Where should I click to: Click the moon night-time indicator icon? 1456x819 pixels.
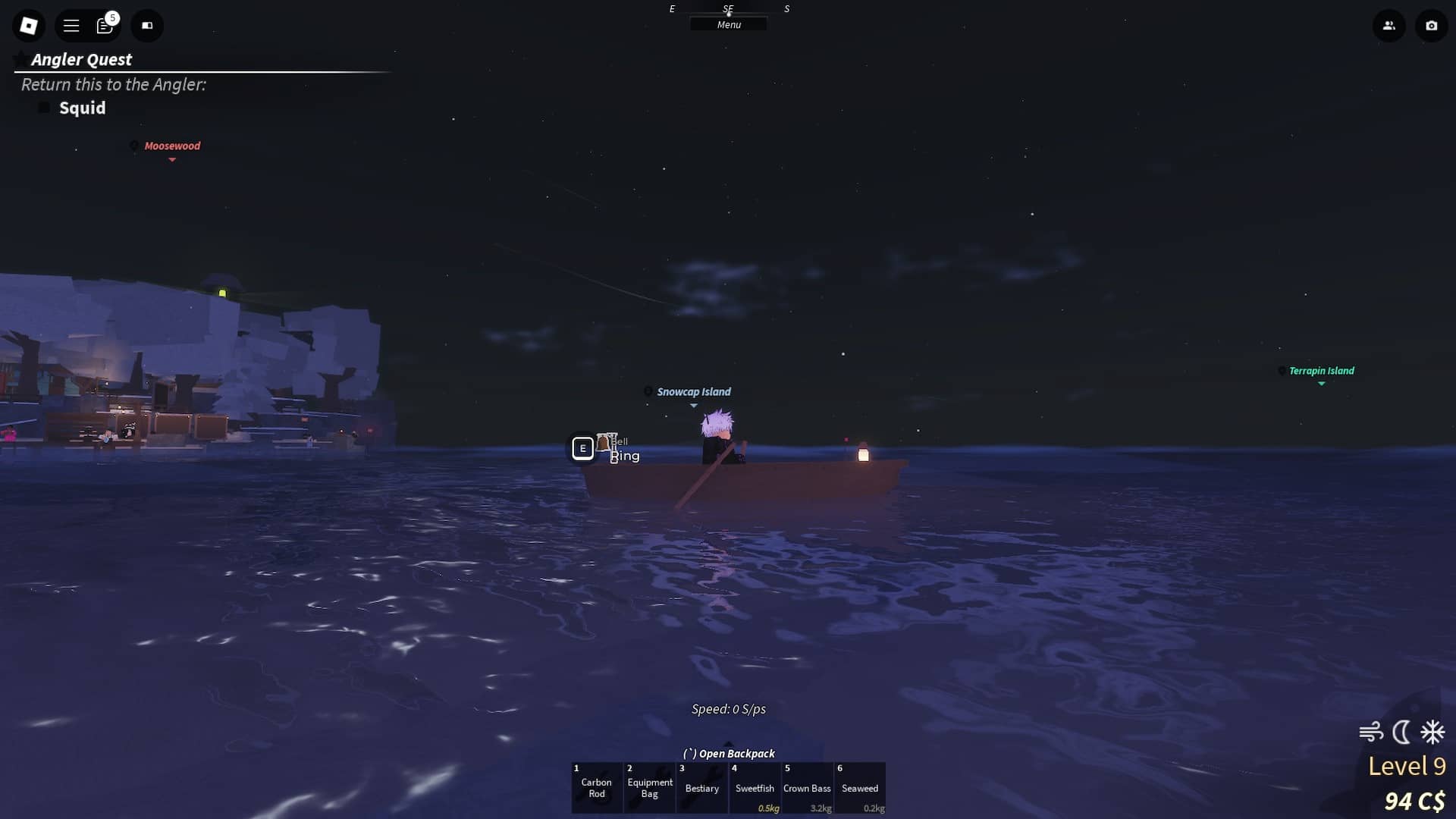[1402, 732]
